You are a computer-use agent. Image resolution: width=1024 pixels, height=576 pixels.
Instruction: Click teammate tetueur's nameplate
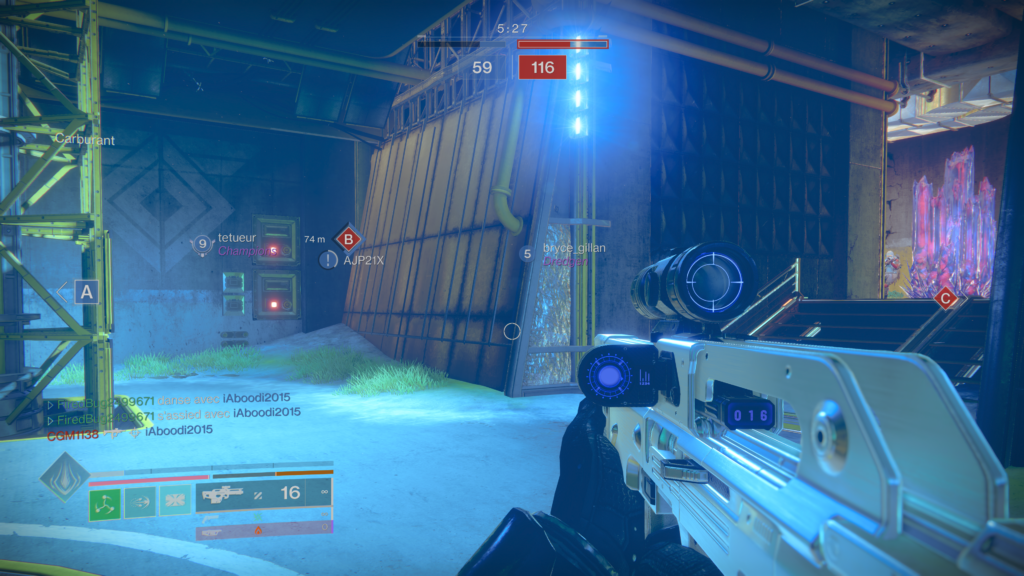pos(238,239)
